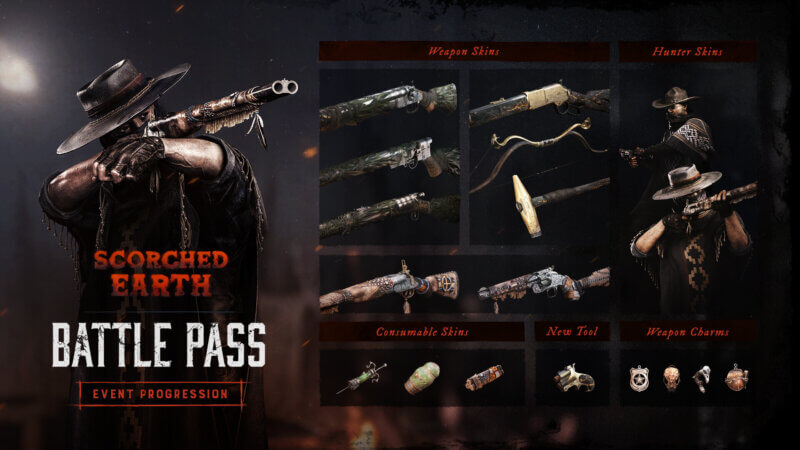Select the golden lever-action rifle skin
The width and height of the screenshot is (800, 450).
pos(539,102)
